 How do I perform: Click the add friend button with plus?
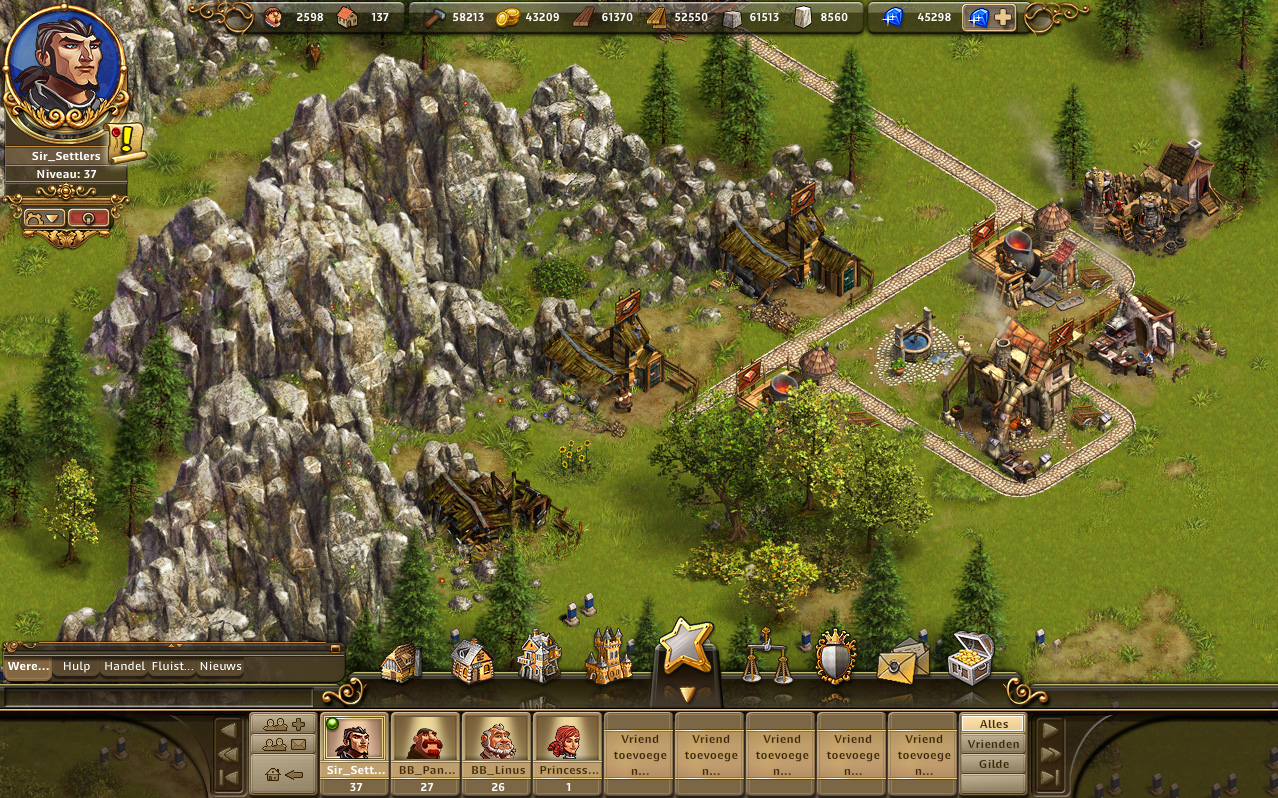point(284,724)
